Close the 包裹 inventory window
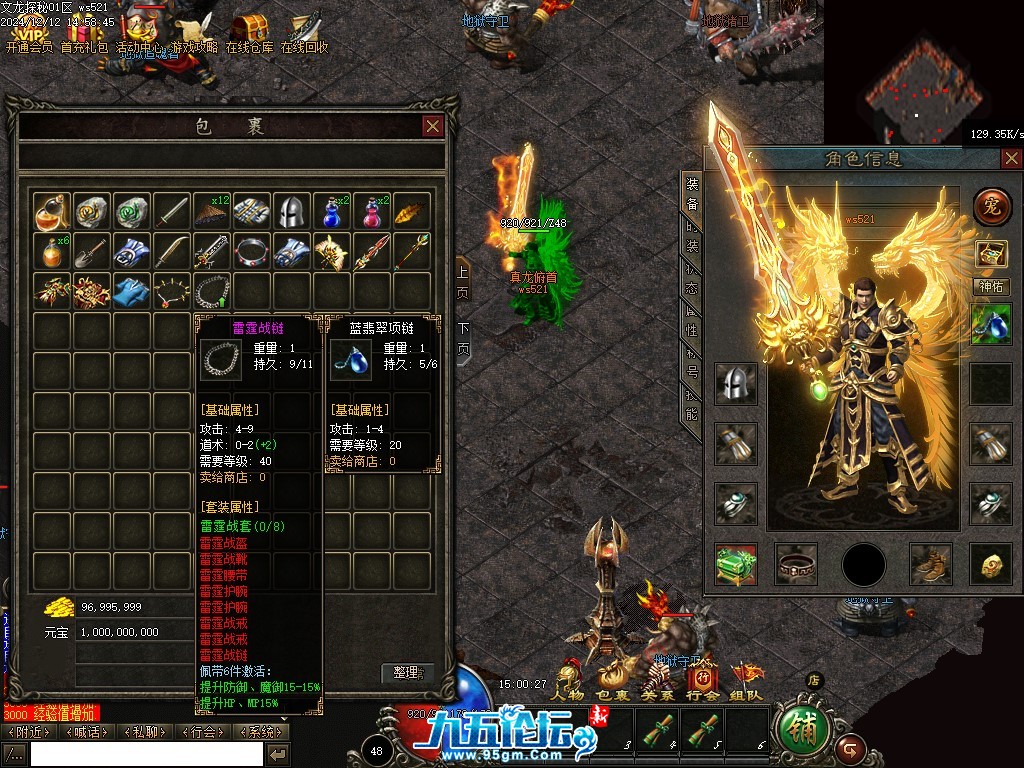This screenshot has height=768, width=1024. point(433,126)
